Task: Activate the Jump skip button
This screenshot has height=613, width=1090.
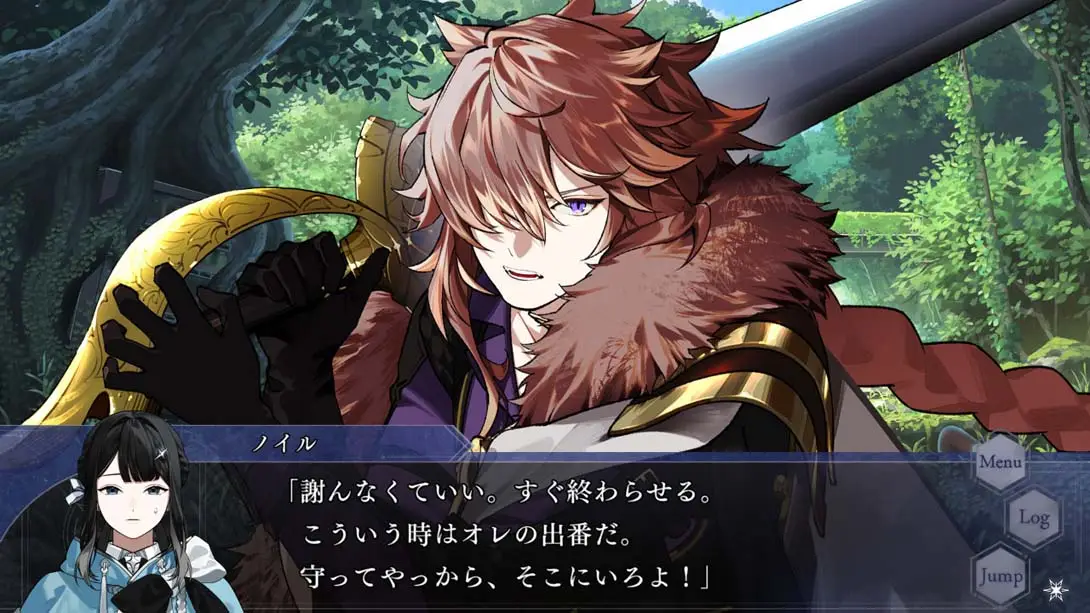Action: 1000,576
